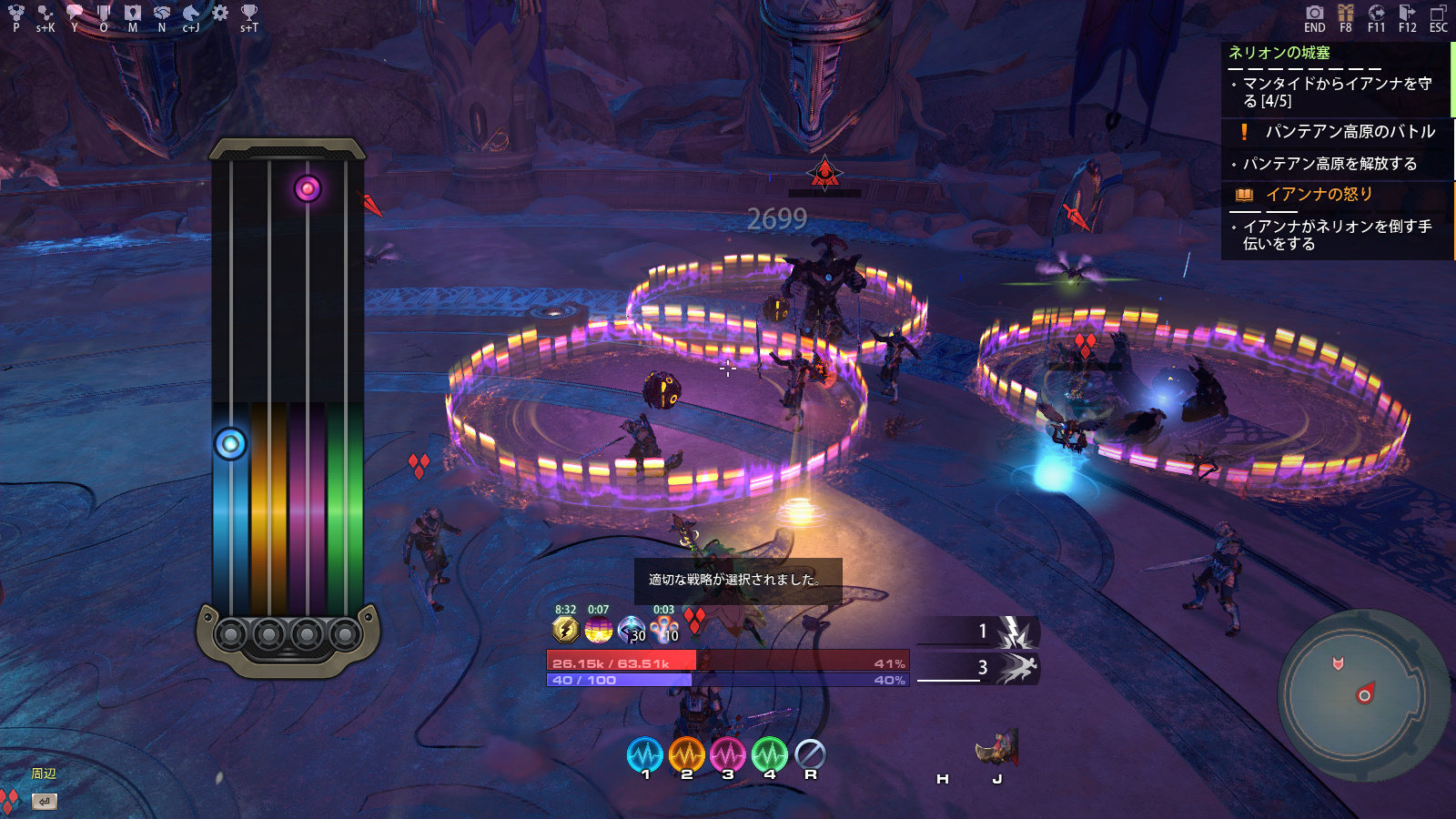Open the gear settings icon
The height and width of the screenshot is (819, 1456).
click(x=220, y=13)
